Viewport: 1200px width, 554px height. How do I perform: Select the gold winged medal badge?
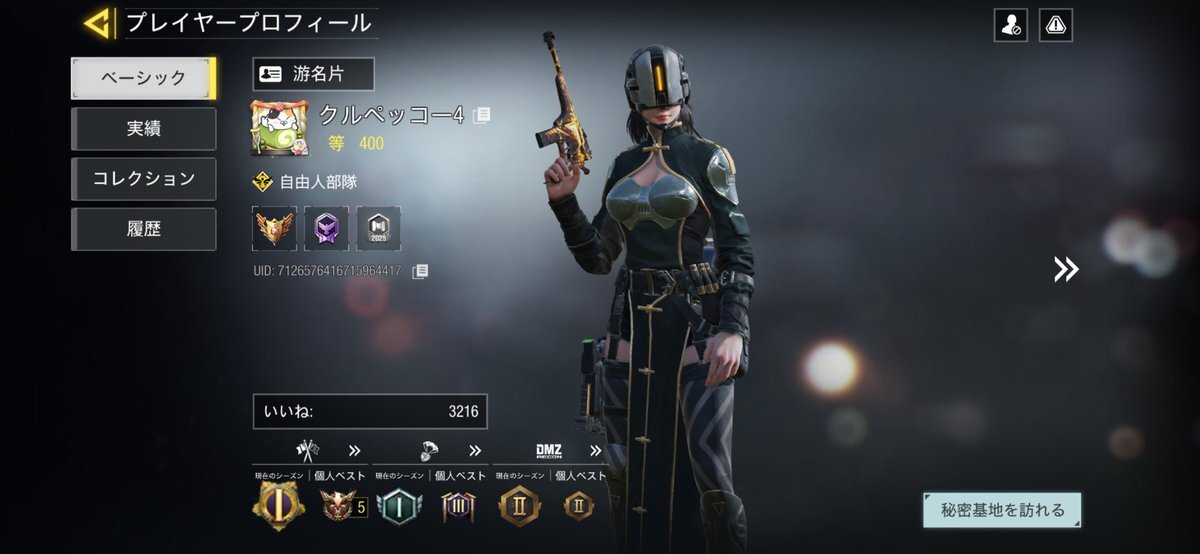pyautogui.click(x=274, y=228)
